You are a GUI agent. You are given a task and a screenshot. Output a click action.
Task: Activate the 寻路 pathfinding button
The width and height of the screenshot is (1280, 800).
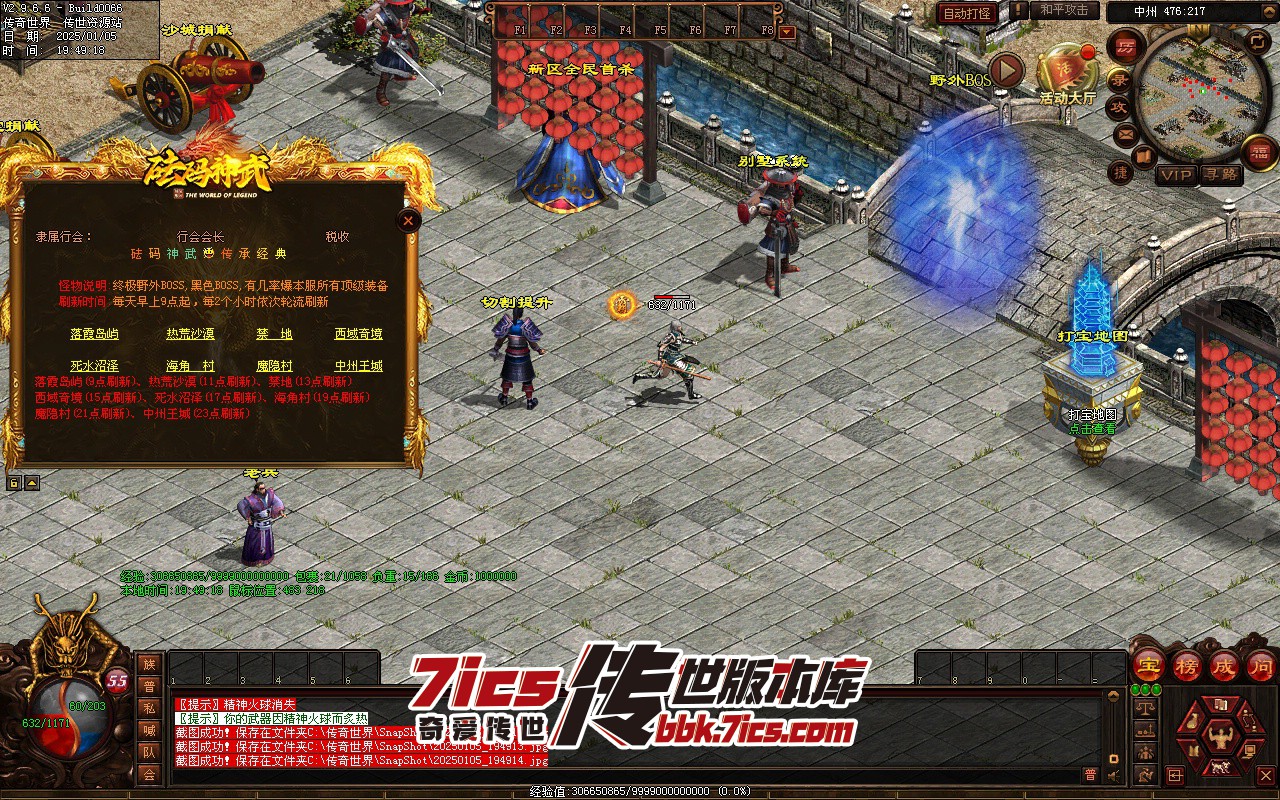pyautogui.click(x=1220, y=175)
